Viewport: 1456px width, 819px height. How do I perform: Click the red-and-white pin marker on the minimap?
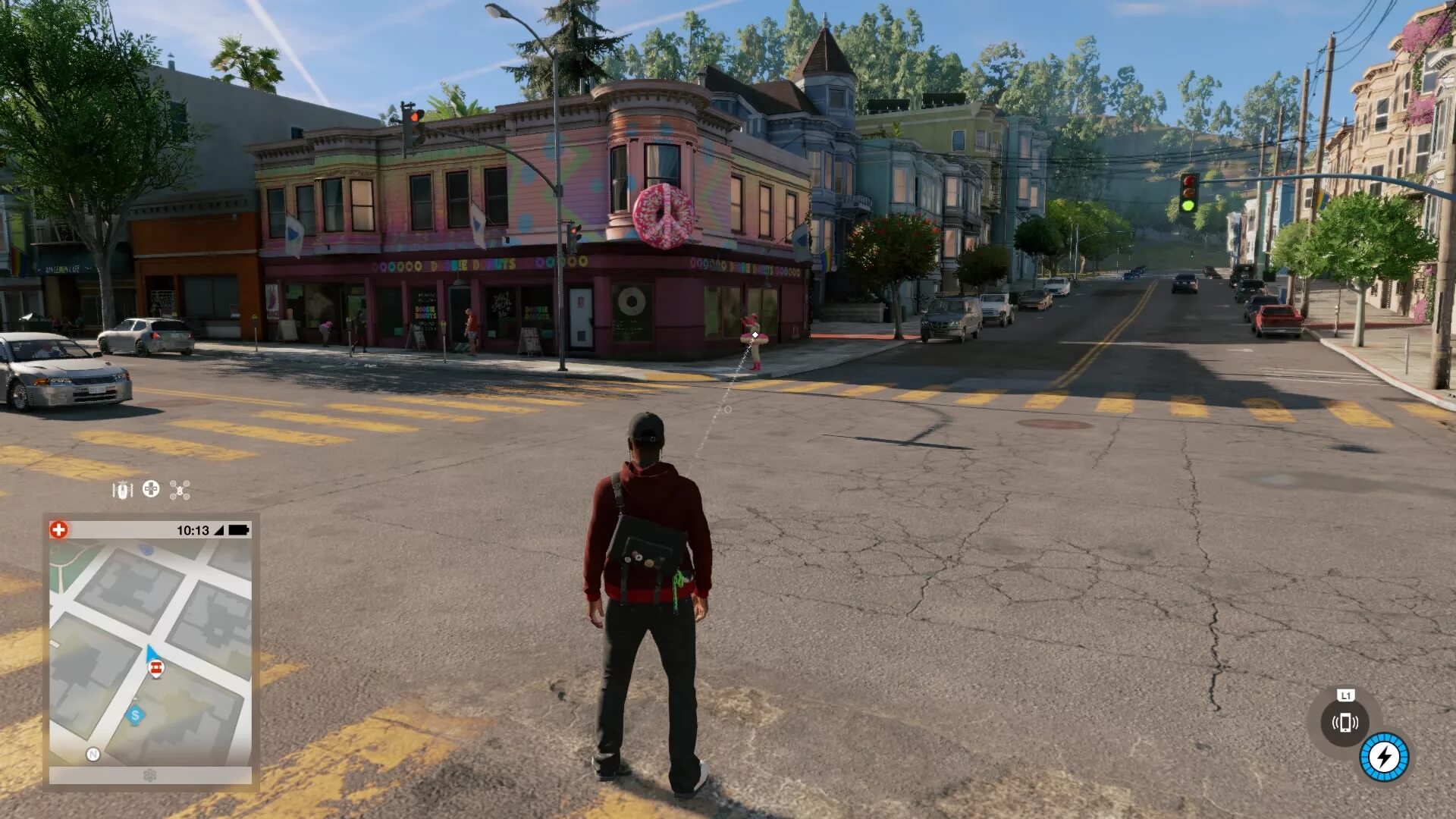(x=156, y=668)
